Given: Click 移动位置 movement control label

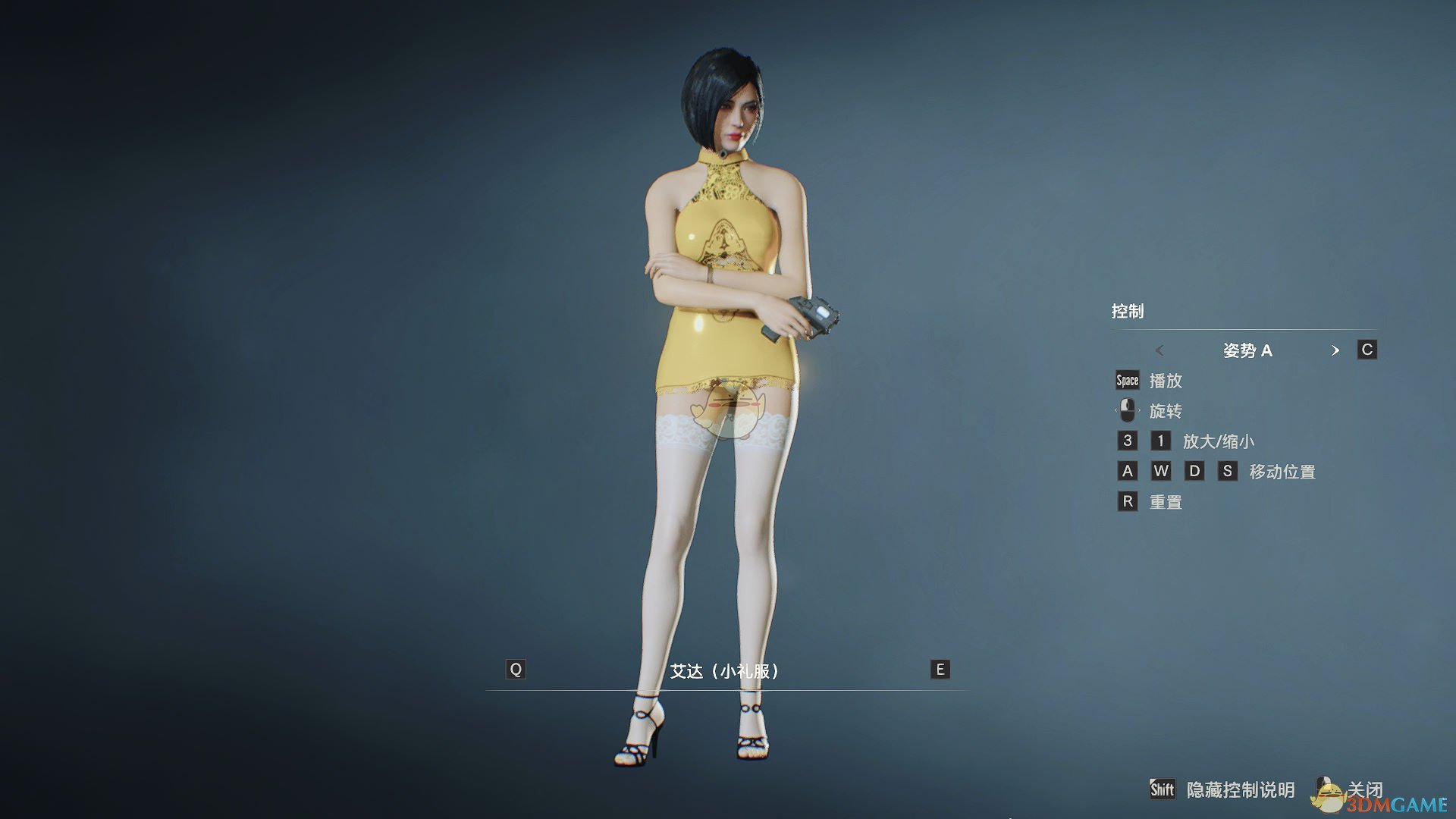Looking at the screenshot, I should [1284, 471].
